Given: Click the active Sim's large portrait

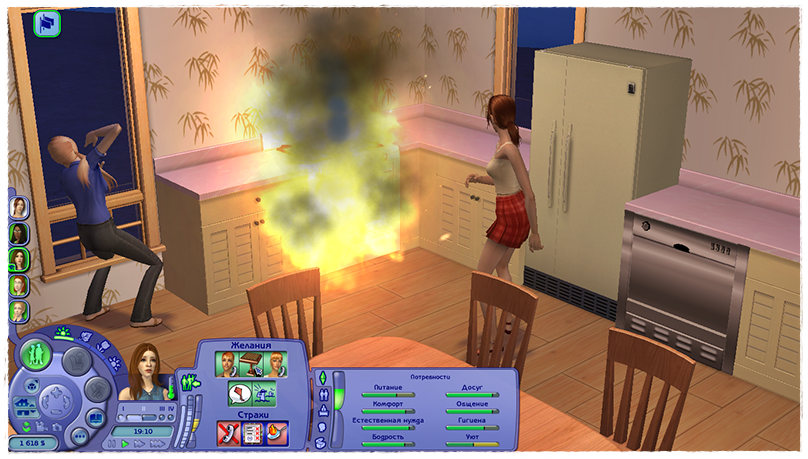Looking at the screenshot, I should point(144,373).
